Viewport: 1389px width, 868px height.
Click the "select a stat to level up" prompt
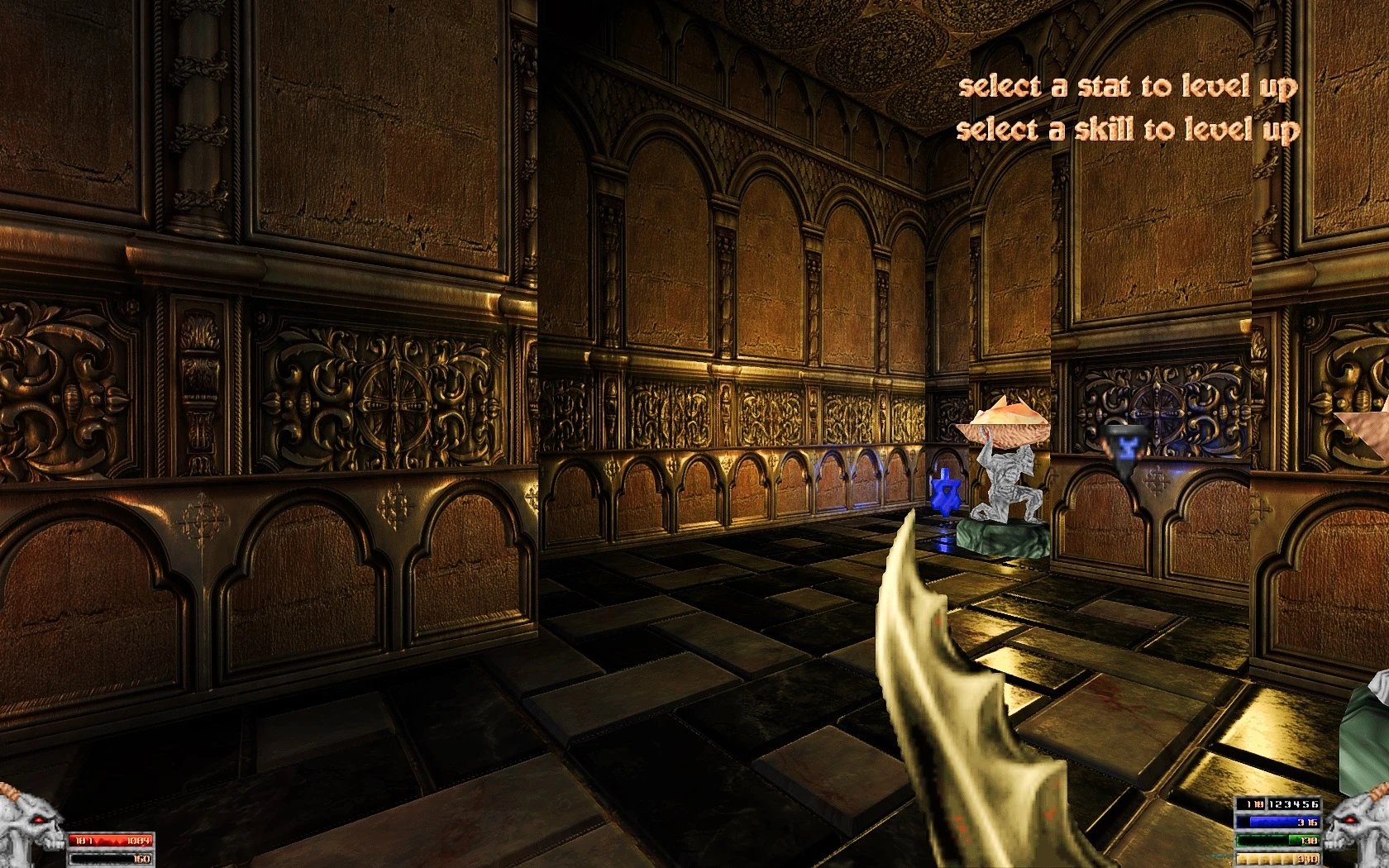click(x=1128, y=87)
